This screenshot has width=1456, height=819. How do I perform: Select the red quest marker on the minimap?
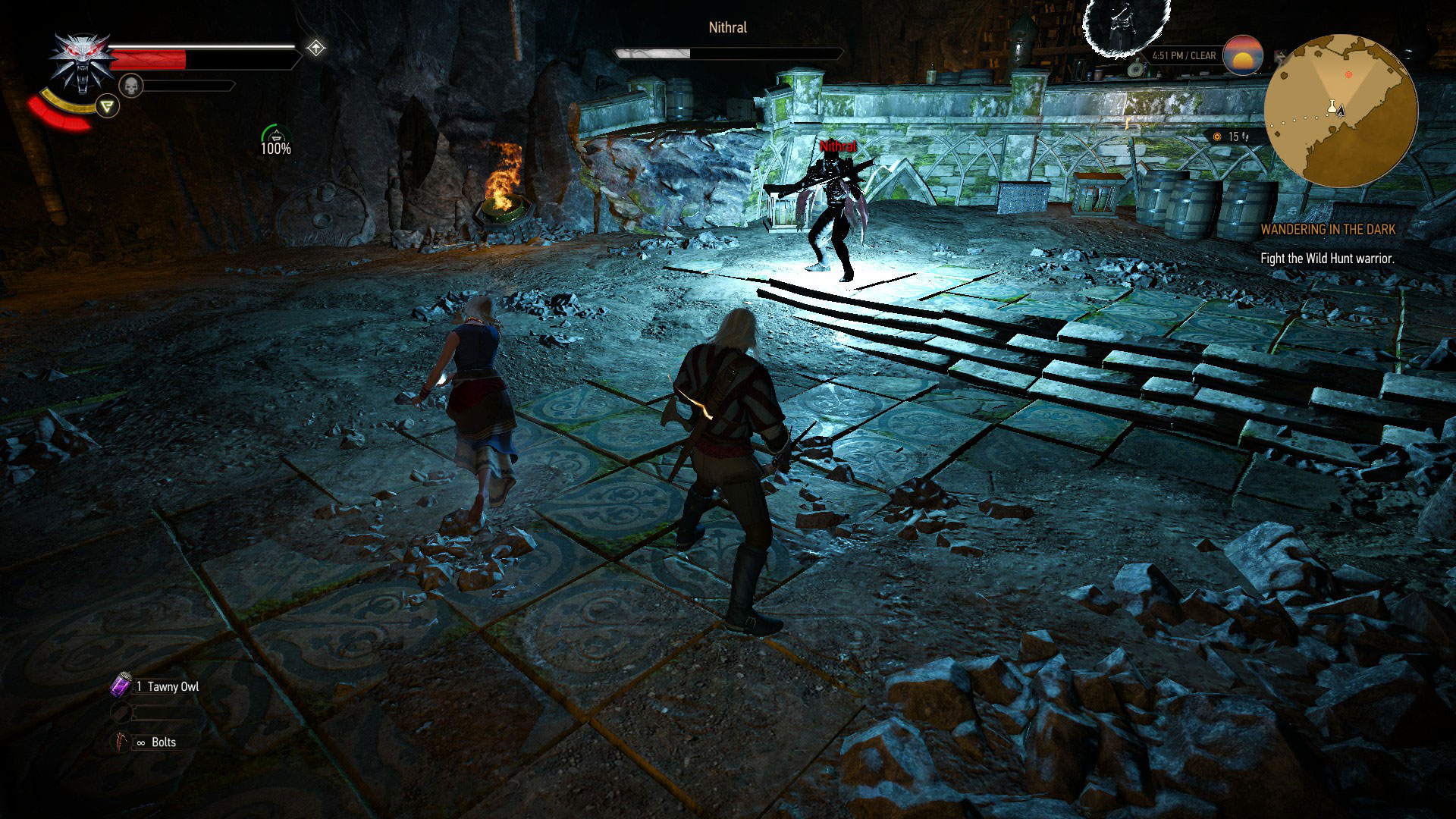[x=1350, y=77]
